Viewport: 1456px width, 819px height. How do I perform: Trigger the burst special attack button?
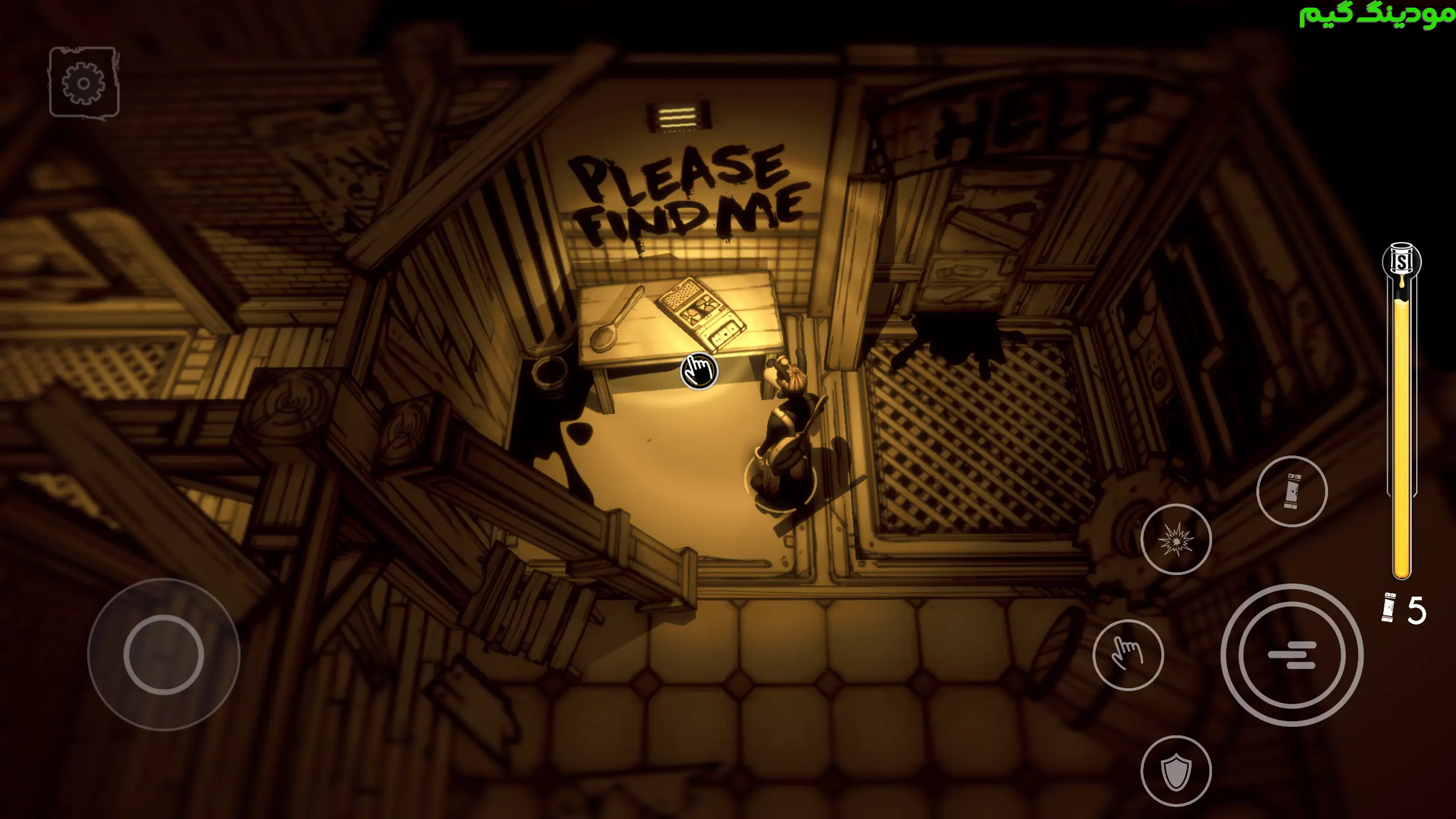coord(1176,539)
